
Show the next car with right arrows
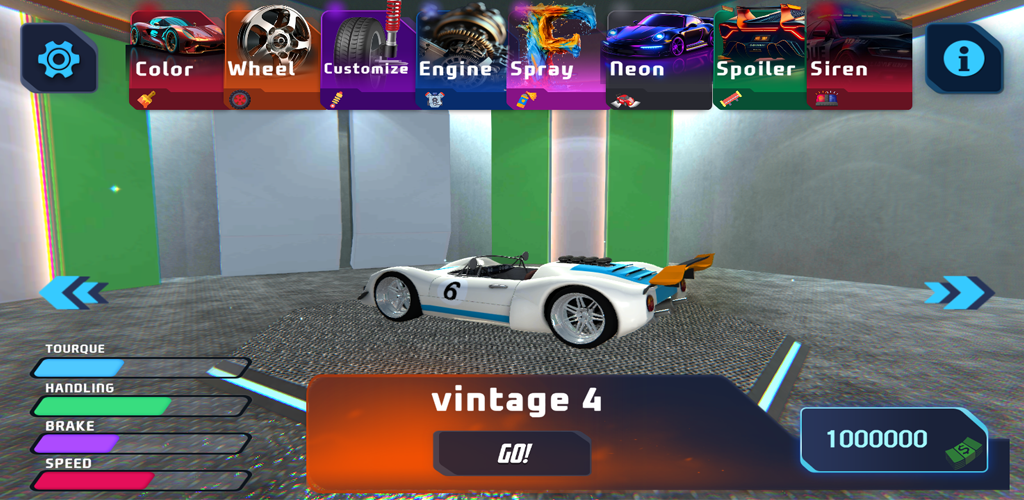pos(957,292)
